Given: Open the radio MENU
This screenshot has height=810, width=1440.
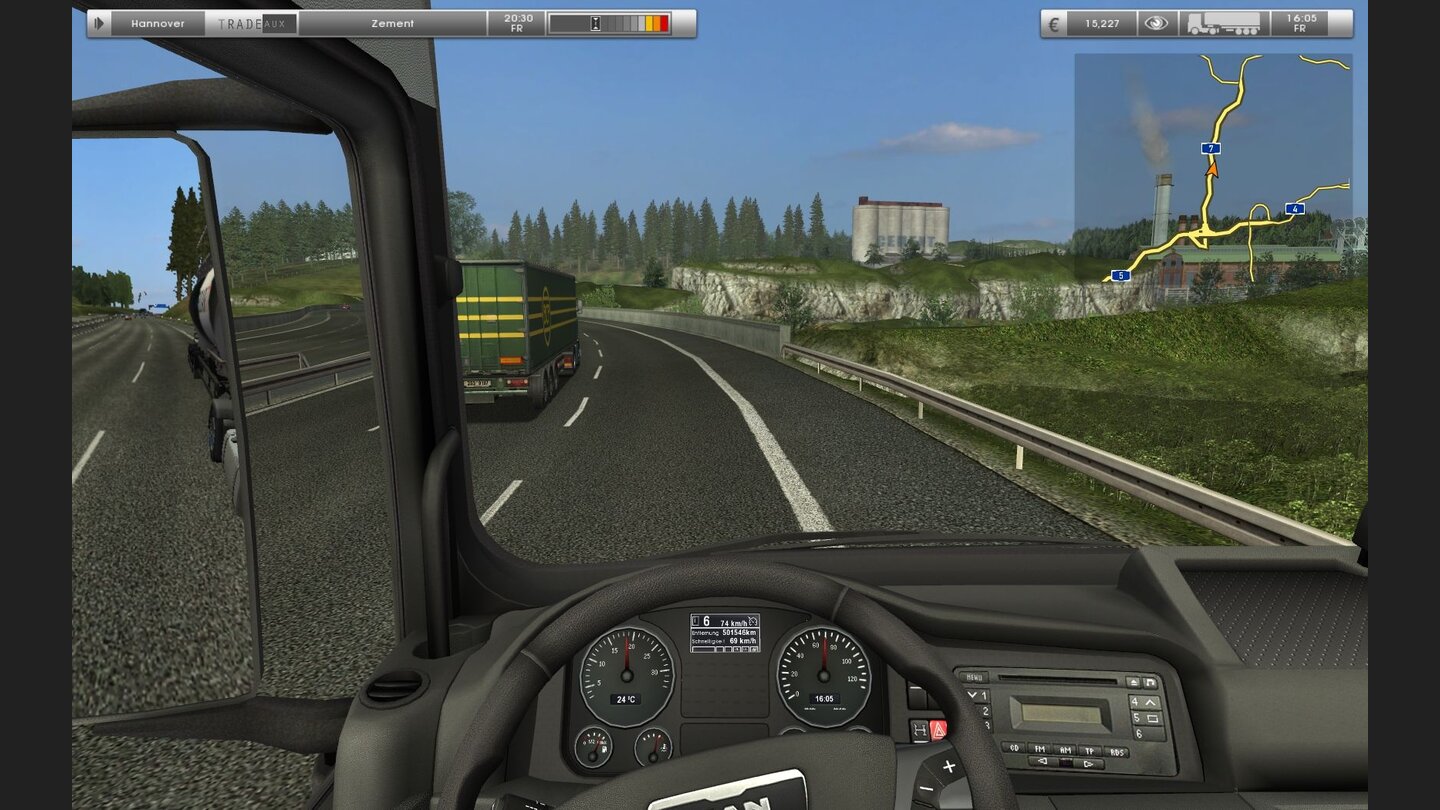Looking at the screenshot, I should point(974,677).
